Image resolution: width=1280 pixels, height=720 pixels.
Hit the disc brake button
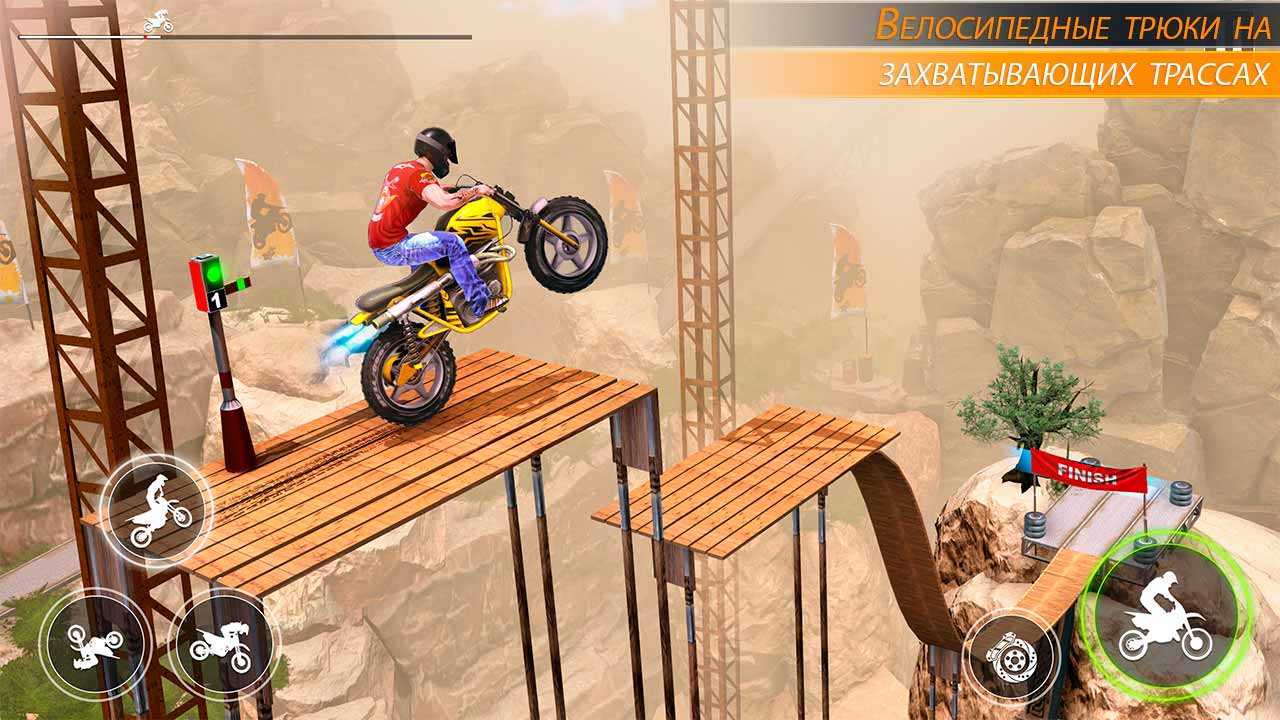pos(1010,657)
